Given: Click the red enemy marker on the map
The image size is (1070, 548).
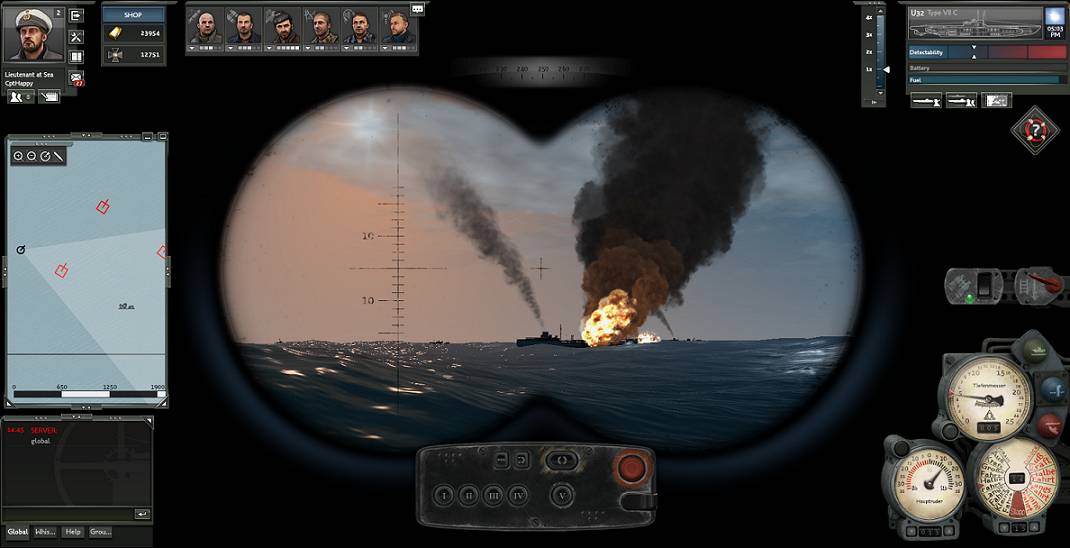Looking at the screenshot, I should pyautogui.click(x=102, y=207).
